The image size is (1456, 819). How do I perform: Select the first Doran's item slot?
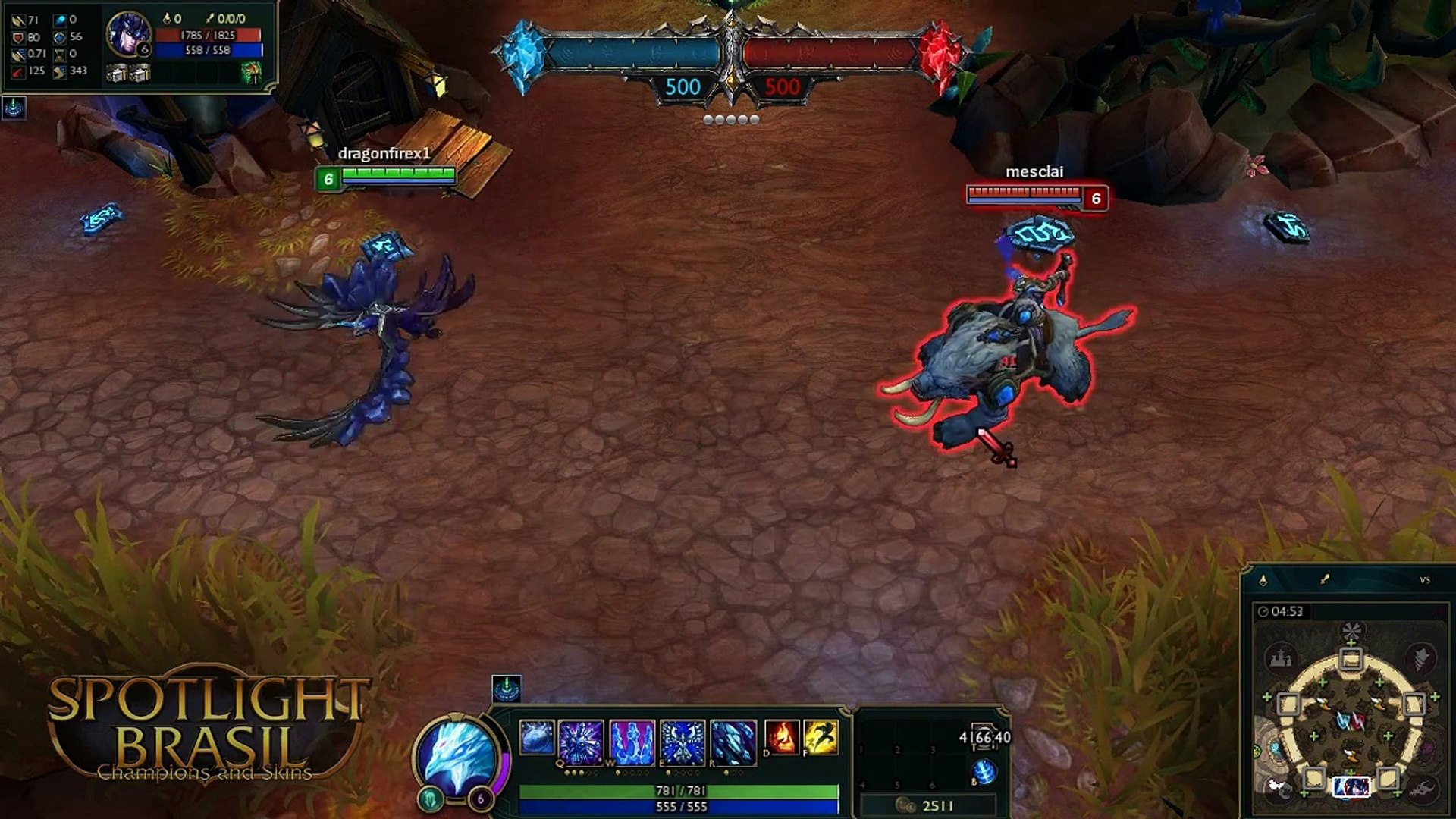coord(118,73)
